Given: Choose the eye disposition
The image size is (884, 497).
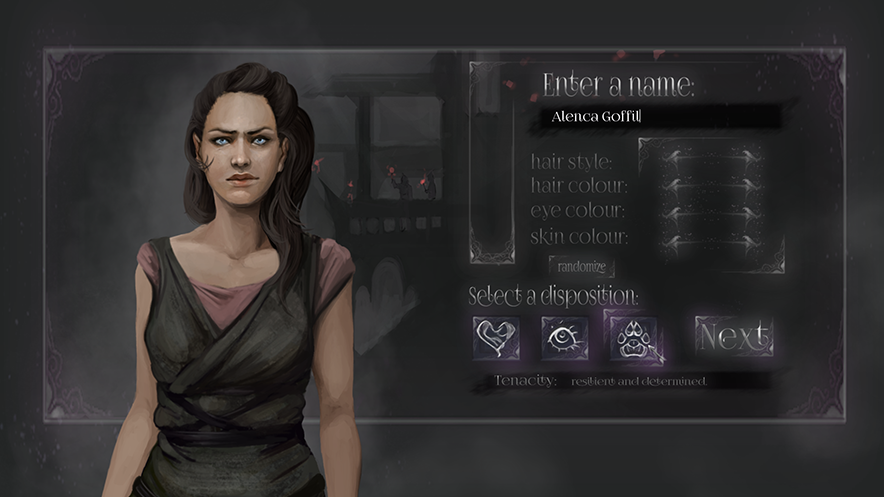Looking at the screenshot, I should point(564,337).
